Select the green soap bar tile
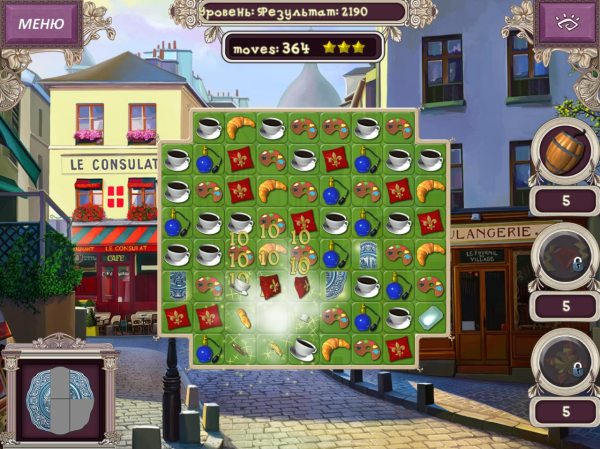600x449 pixels. click(430, 317)
